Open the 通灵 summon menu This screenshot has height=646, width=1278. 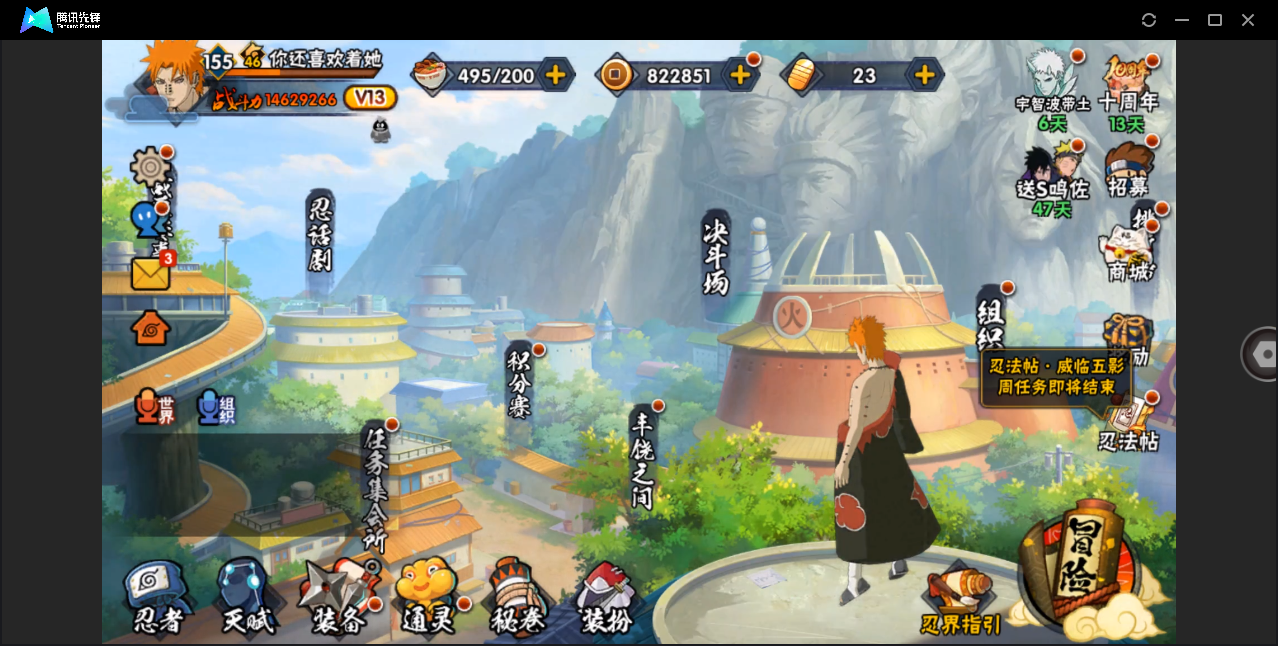[x=428, y=598]
